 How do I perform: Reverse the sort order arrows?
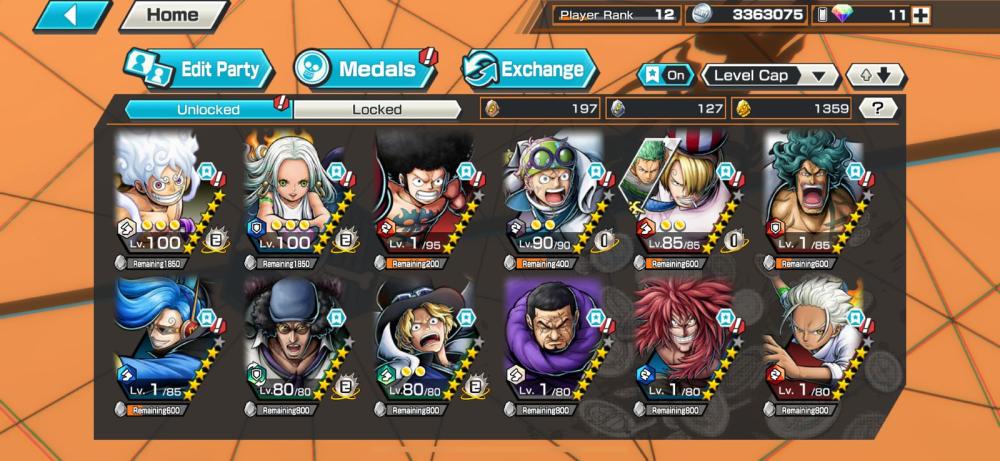[875, 75]
